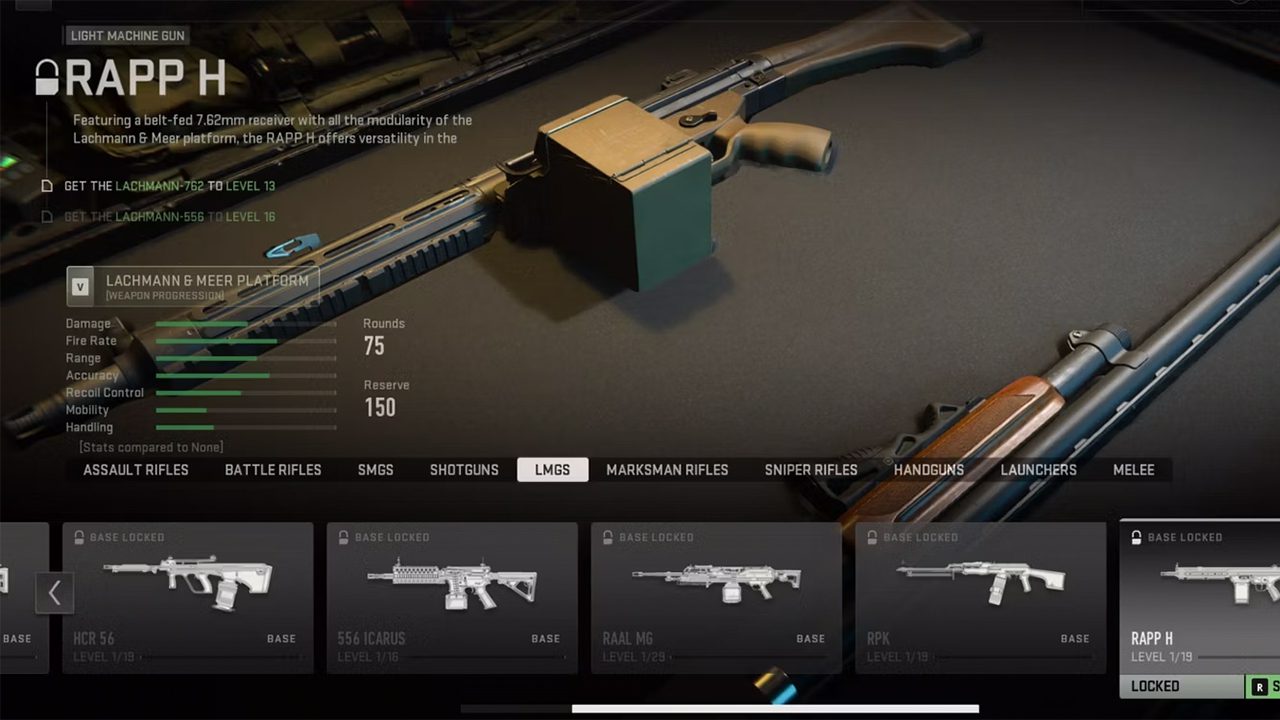Choose the 556 Icarus weapon card
The width and height of the screenshot is (1280, 720).
tap(452, 597)
